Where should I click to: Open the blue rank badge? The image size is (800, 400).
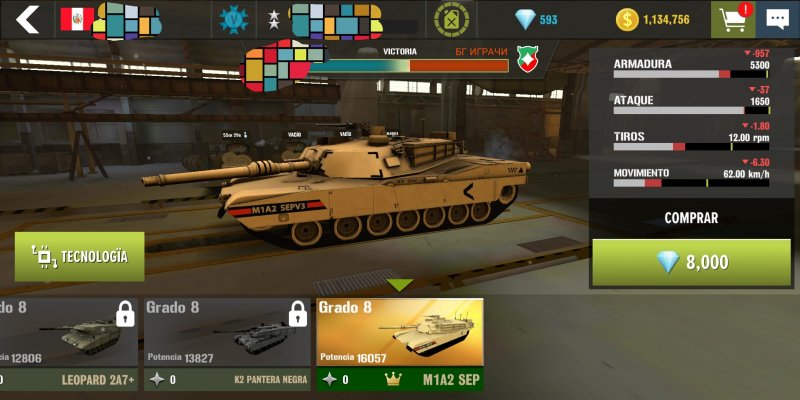pos(237,19)
